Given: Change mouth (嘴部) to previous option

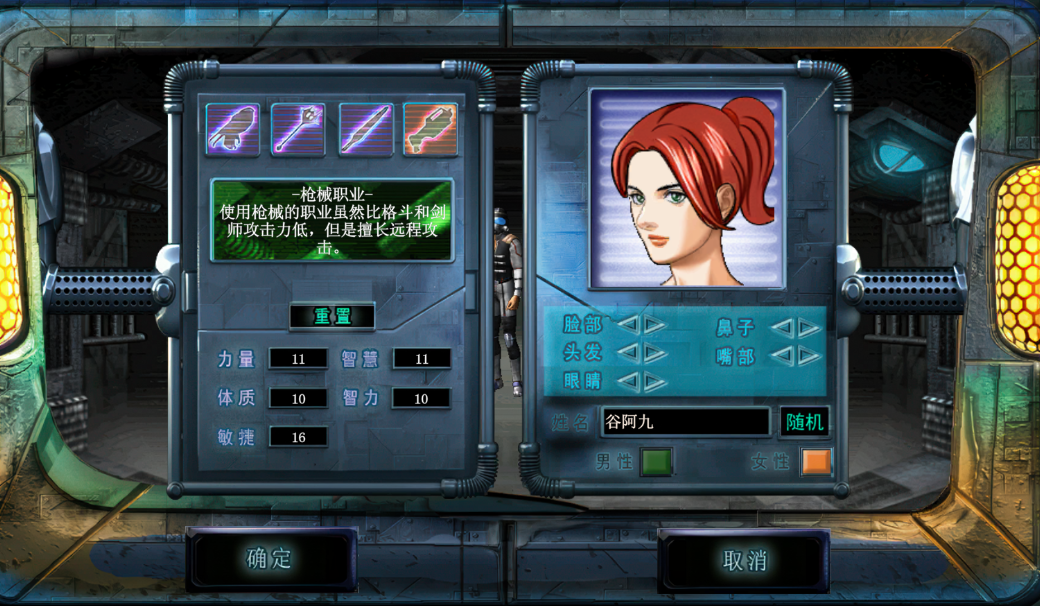Looking at the screenshot, I should pyautogui.click(x=781, y=356).
